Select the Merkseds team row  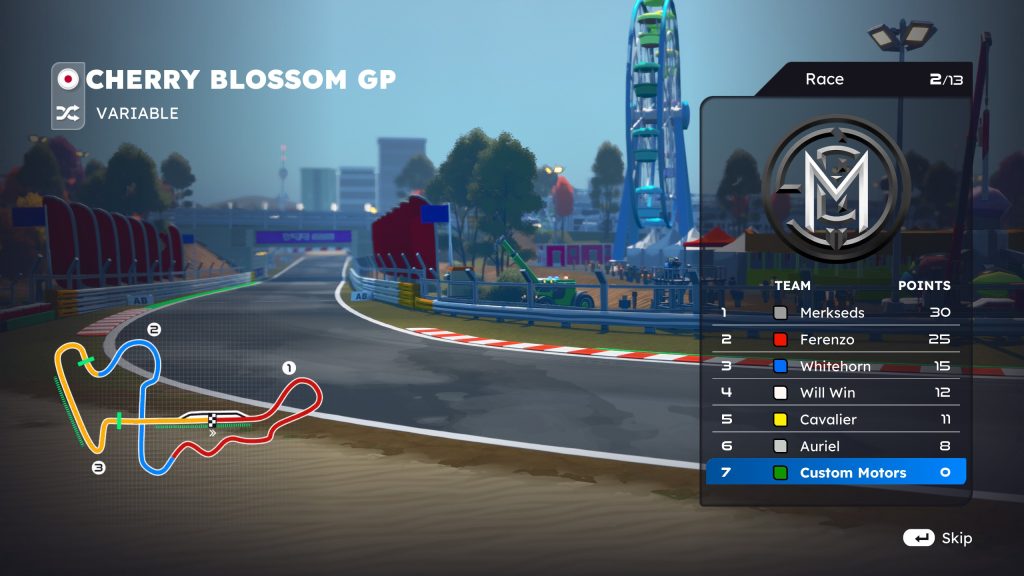click(835, 312)
